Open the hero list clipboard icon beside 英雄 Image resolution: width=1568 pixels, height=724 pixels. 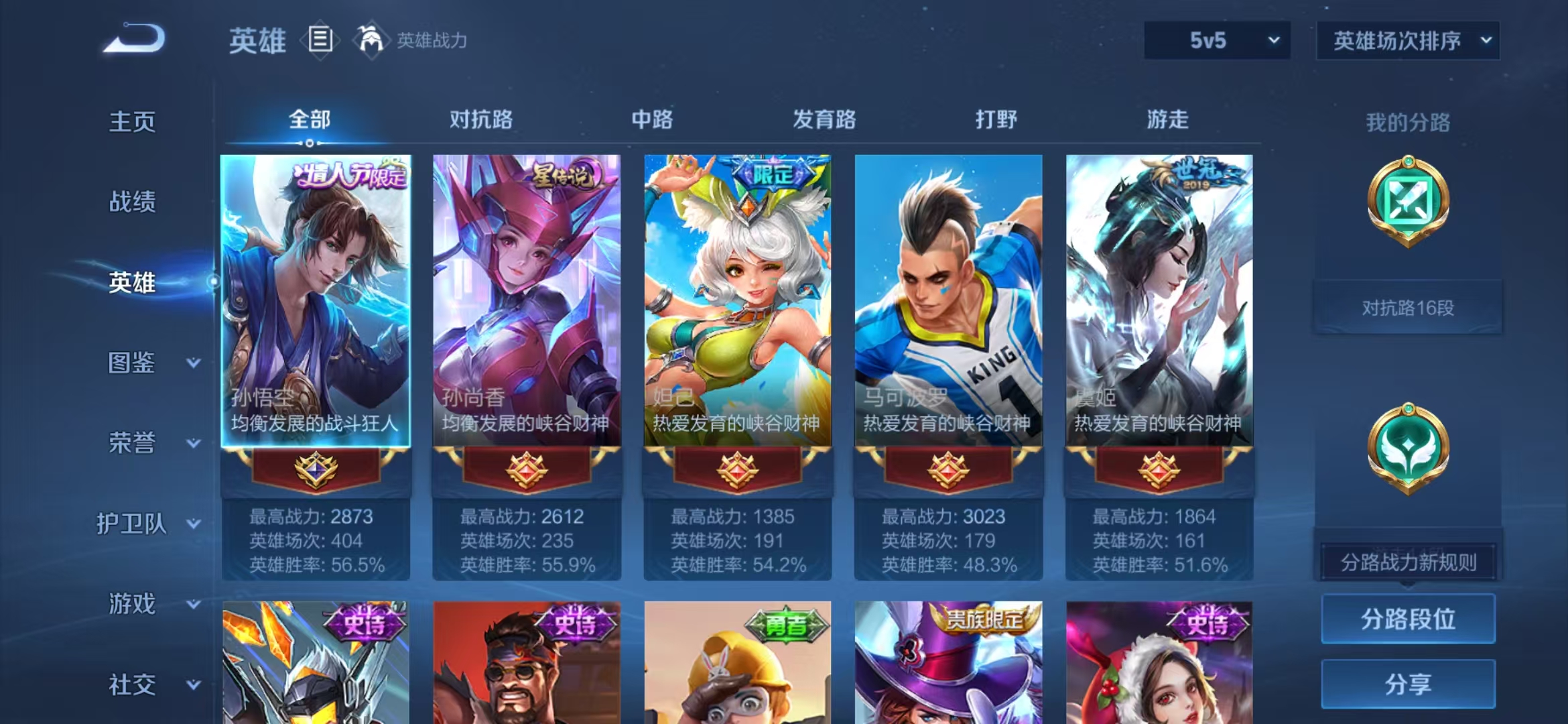320,40
